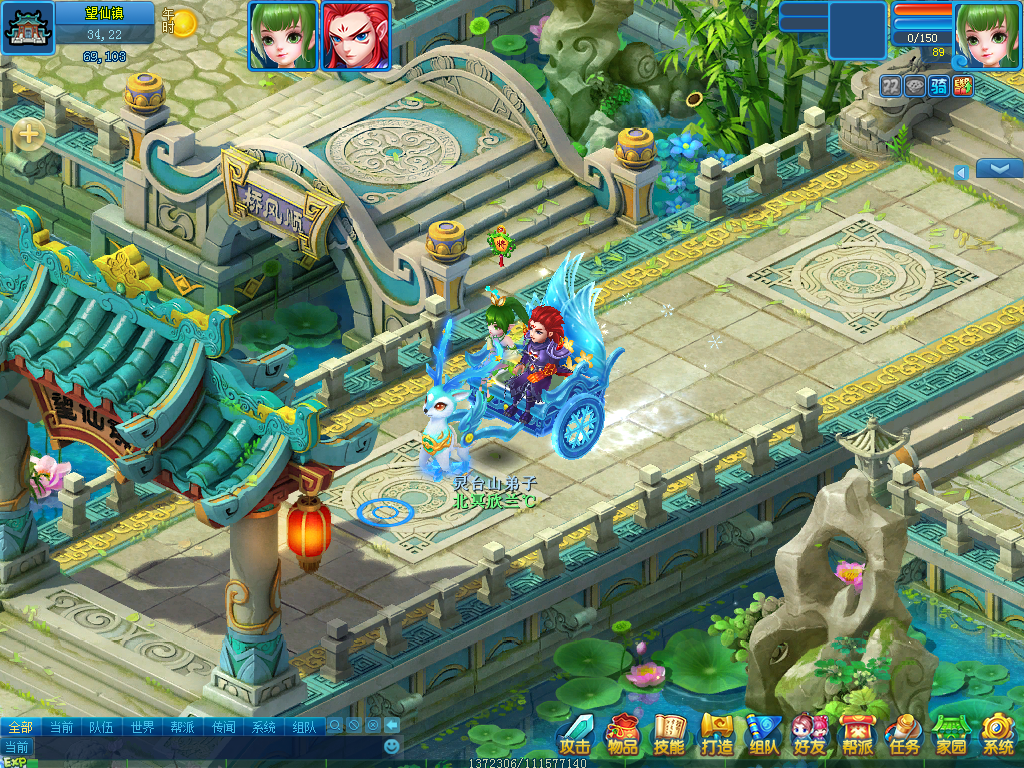Screen dimensions: 1024x768
Task: Click the 望仙镇 town map icon
Action: pyautogui.click(x=27, y=28)
